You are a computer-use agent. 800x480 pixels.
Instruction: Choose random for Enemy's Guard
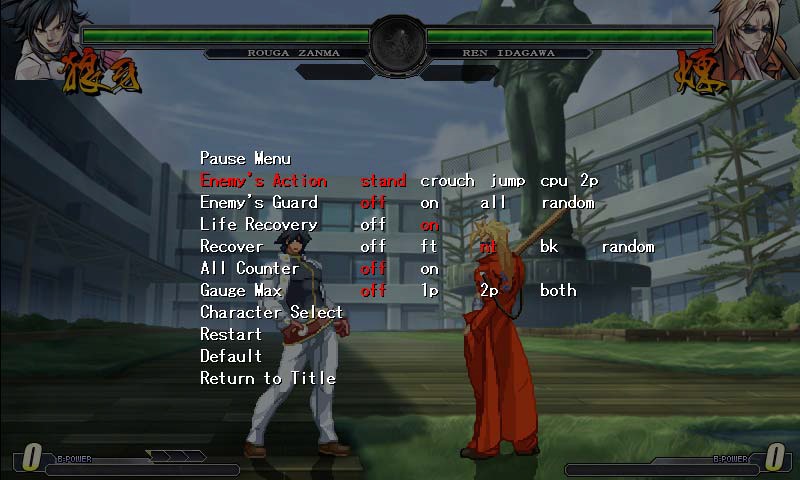click(x=568, y=203)
